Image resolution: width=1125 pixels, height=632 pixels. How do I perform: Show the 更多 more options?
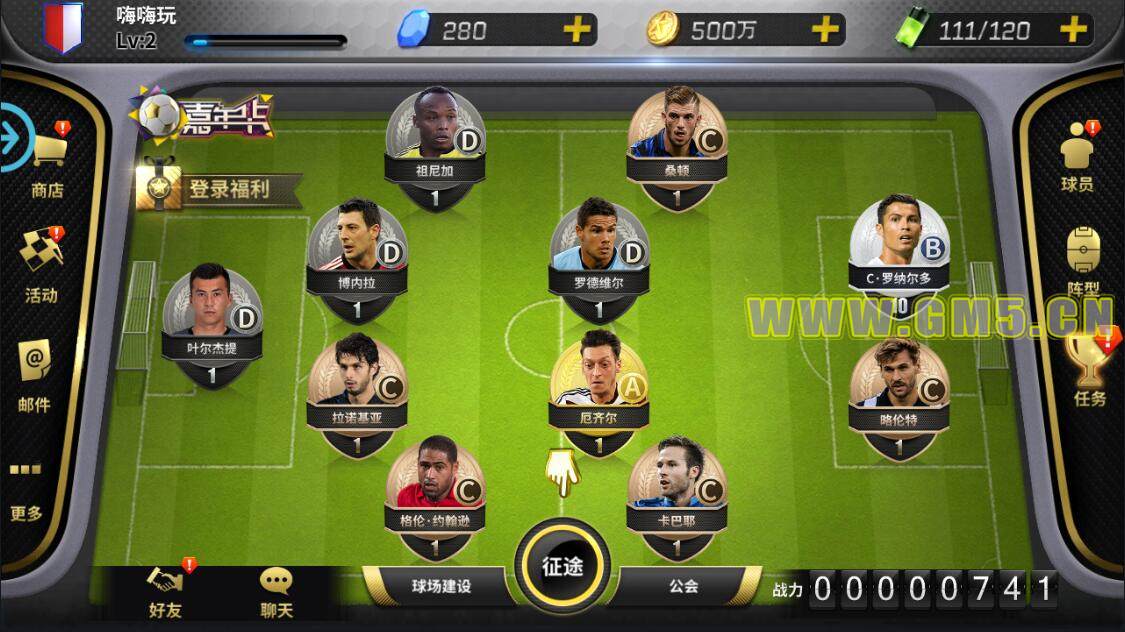tap(27, 490)
